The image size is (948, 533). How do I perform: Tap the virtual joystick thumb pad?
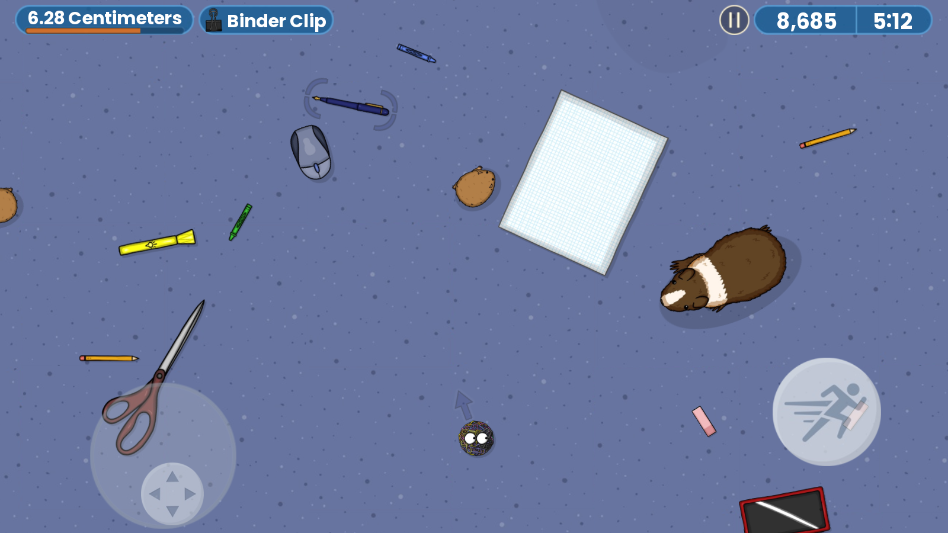172,493
